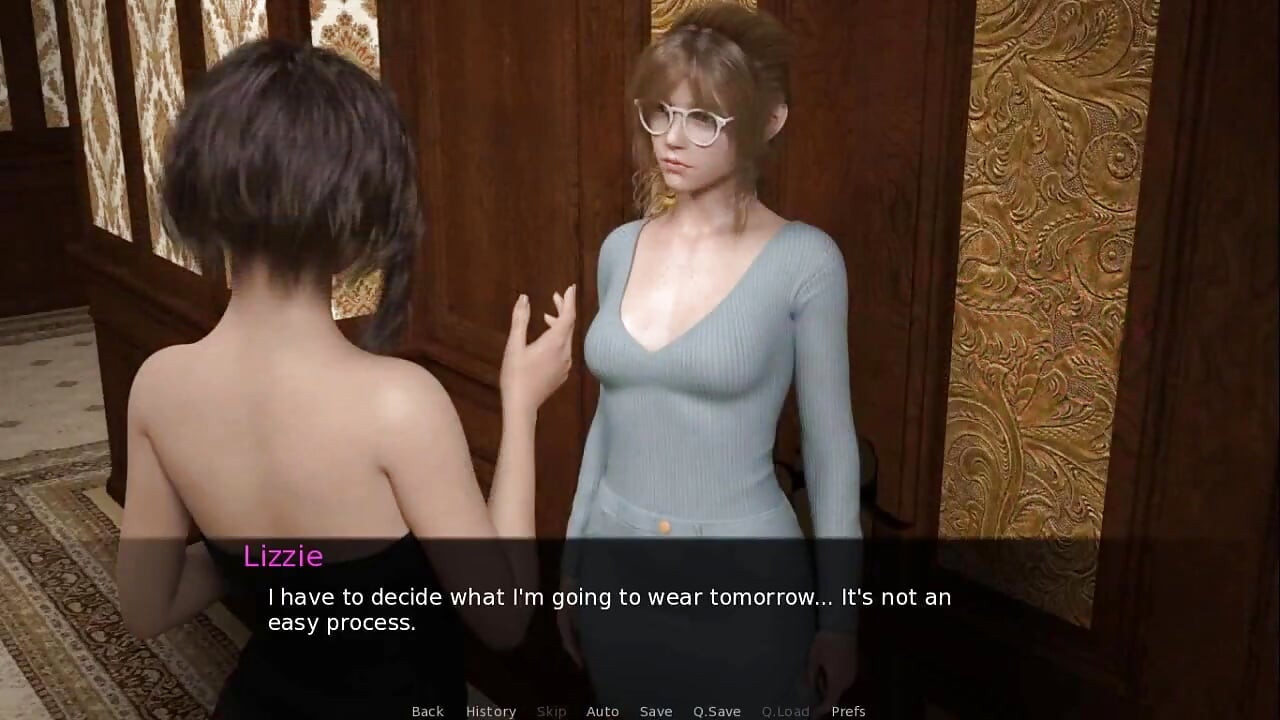Select Lizzie's name label

click(x=284, y=557)
